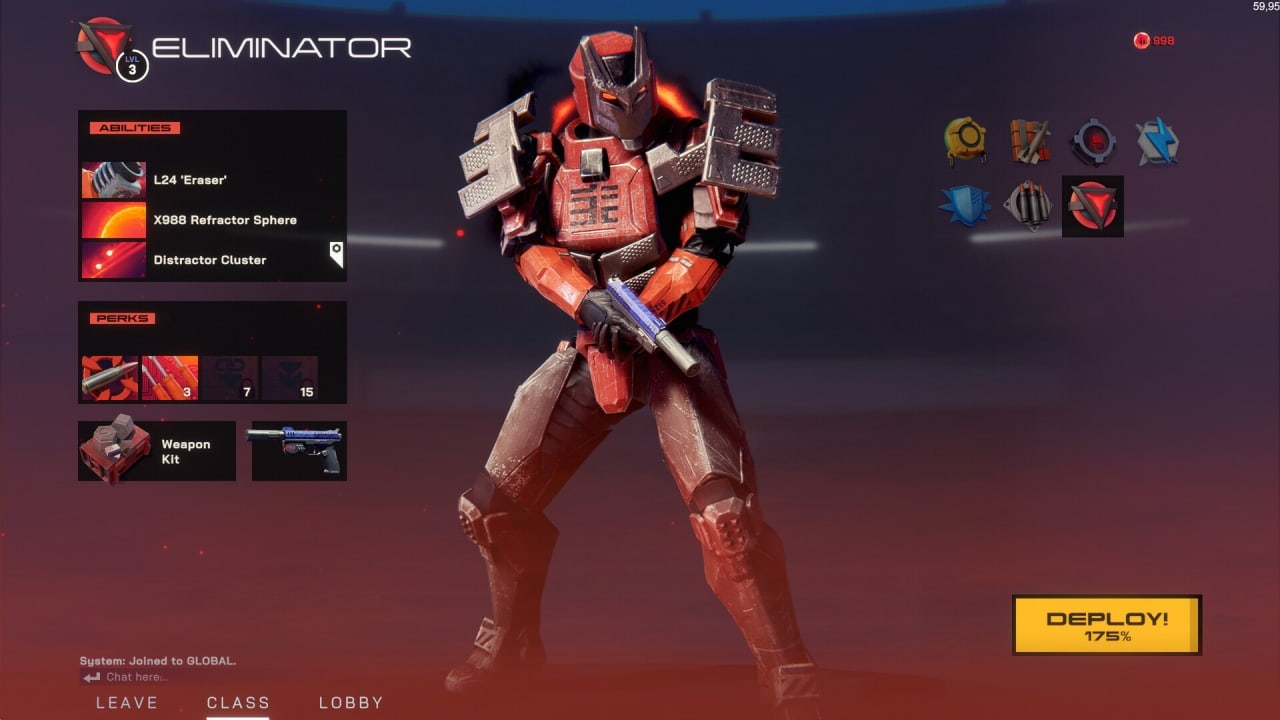Choose the rocket and dynamite class icon
The height and width of the screenshot is (720, 1280).
point(1030,142)
